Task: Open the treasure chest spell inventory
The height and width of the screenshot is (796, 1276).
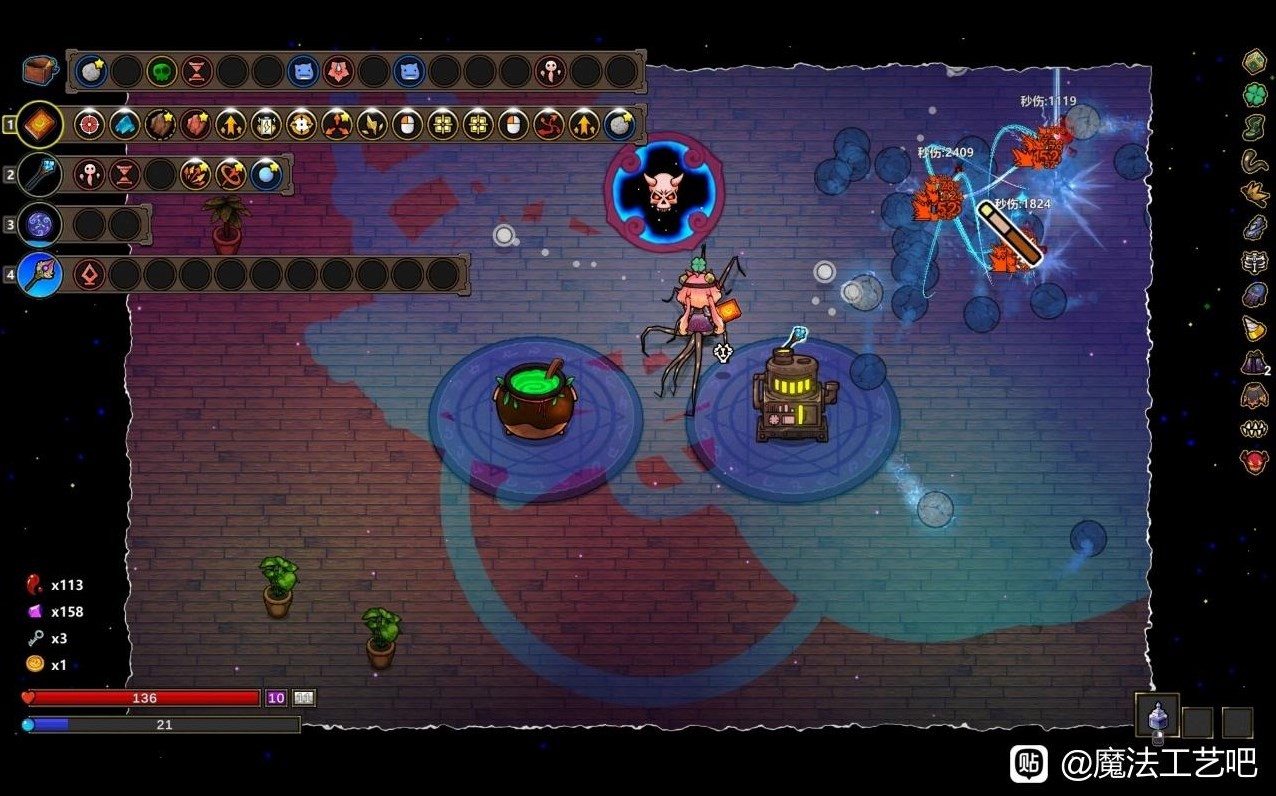Action: 39,70
